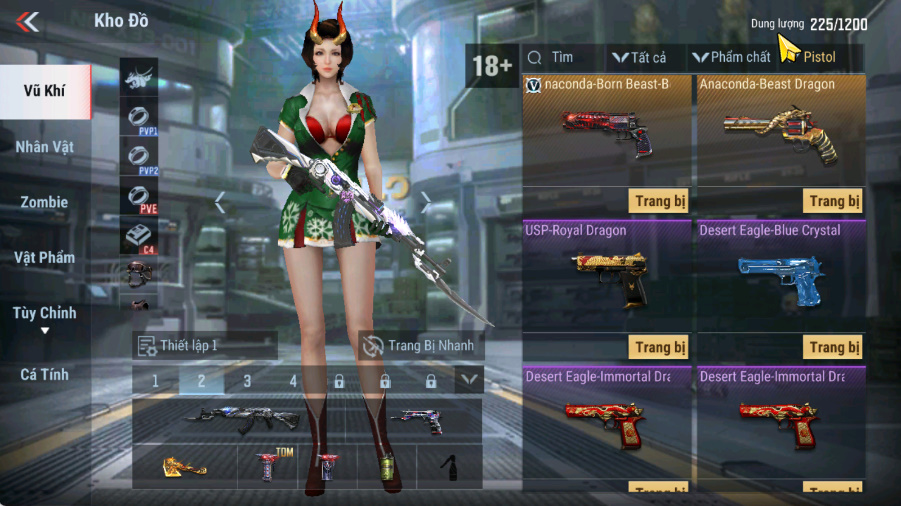Equip the USP-Royal Dragon pistol
Screen dimensions: 901x506
pyautogui.click(x=658, y=347)
